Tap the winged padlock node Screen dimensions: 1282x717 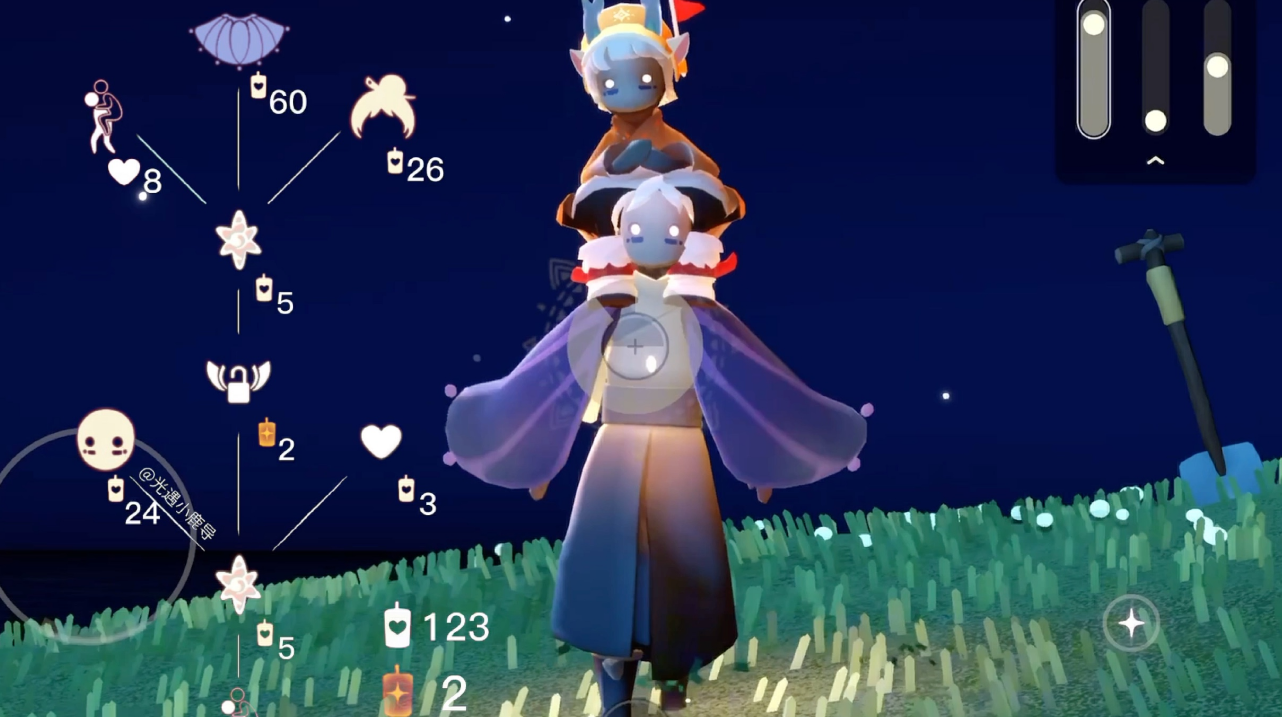click(238, 379)
